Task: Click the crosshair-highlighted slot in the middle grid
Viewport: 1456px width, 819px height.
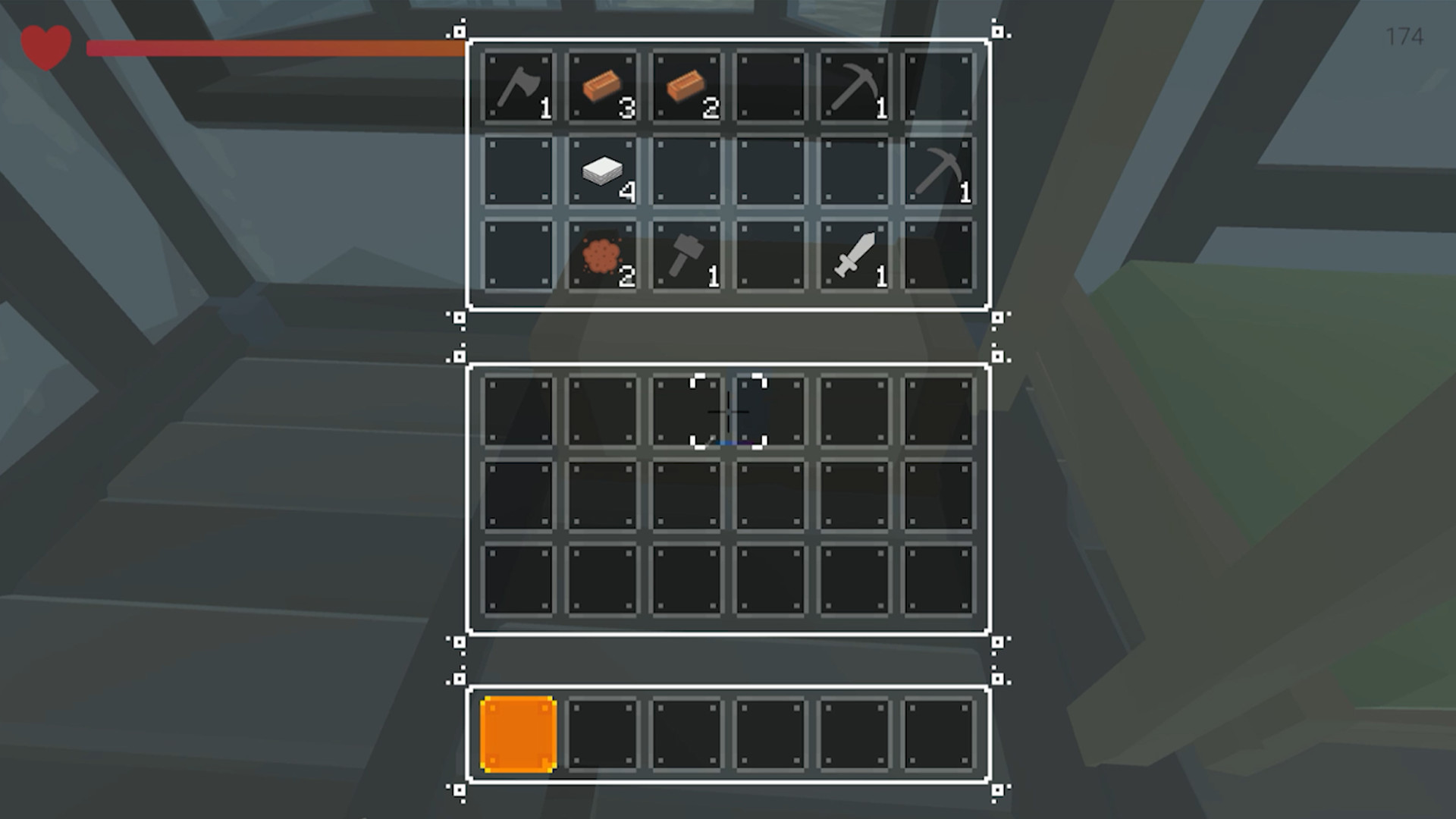Action: [x=728, y=413]
